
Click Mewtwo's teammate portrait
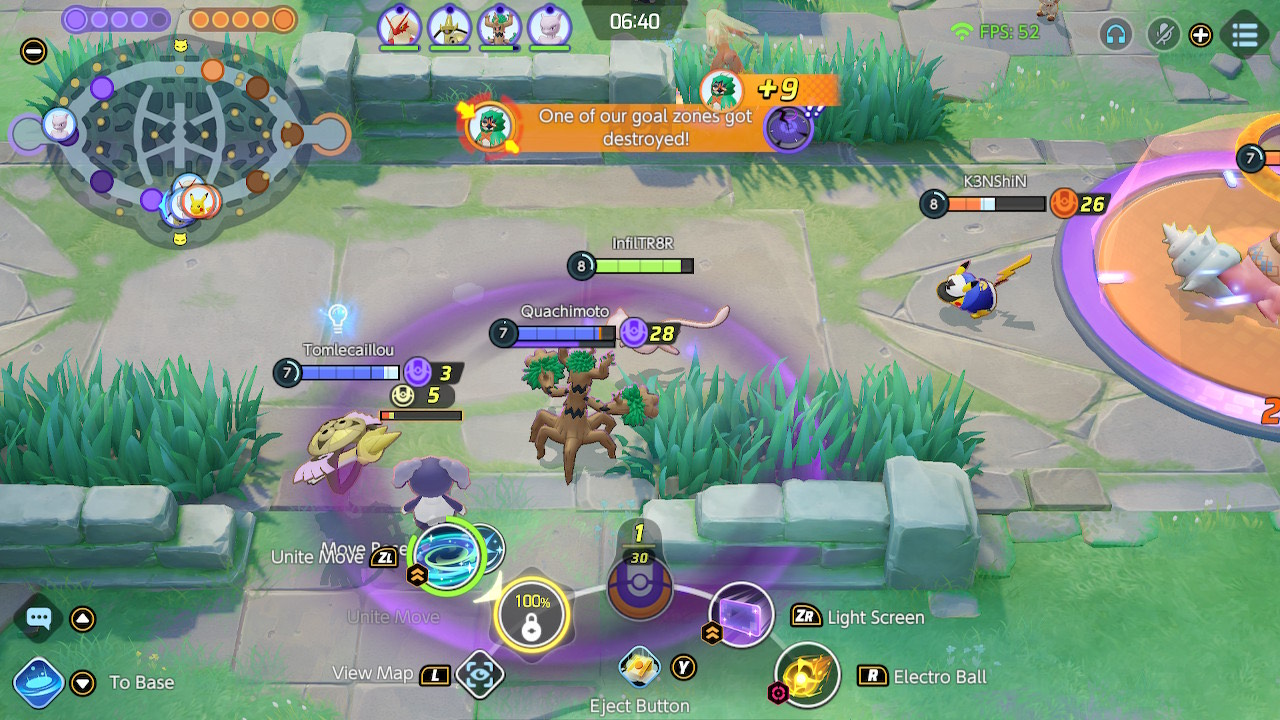(x=548, y=26)
